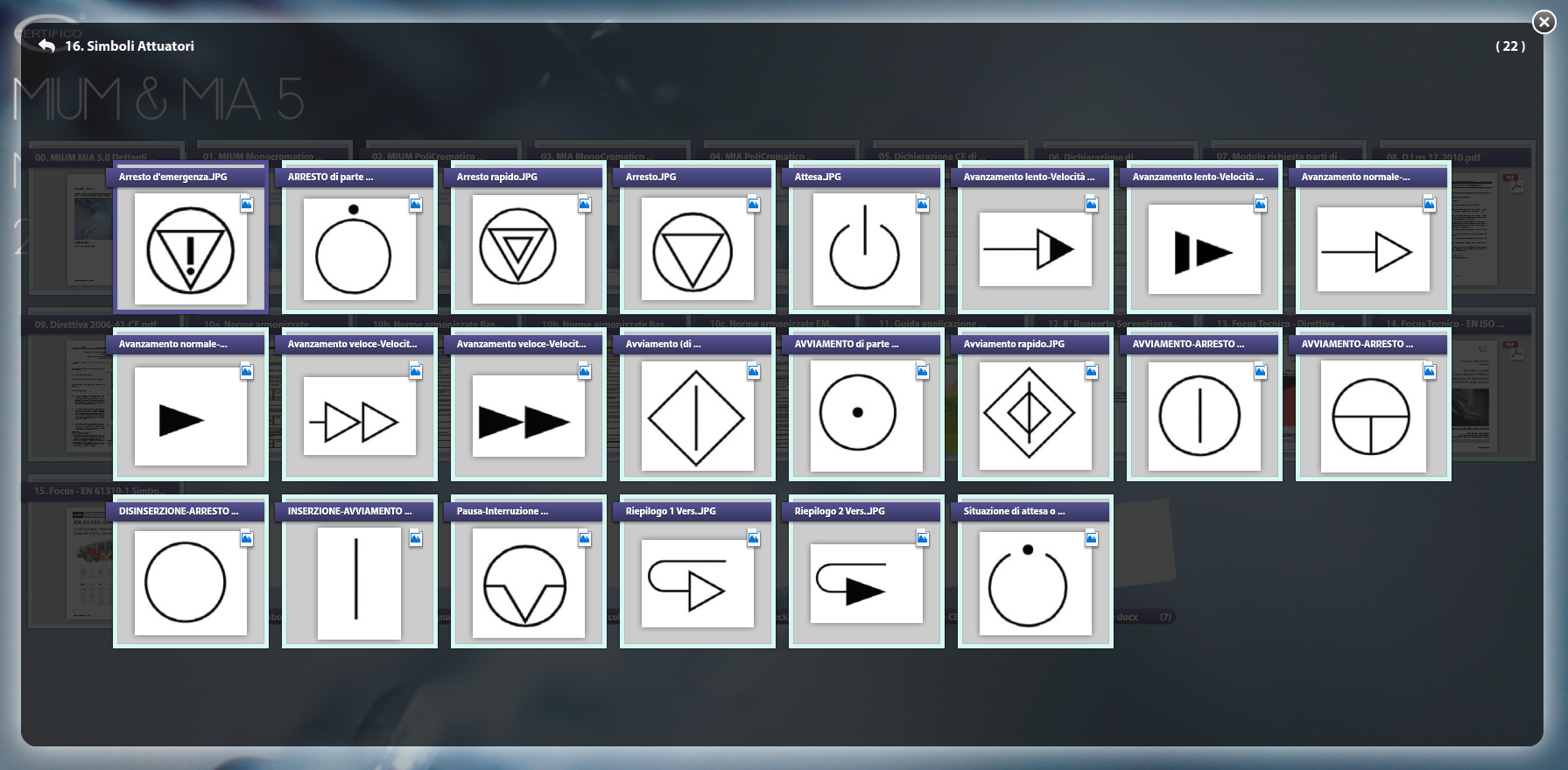Select the INSERZIONE-AVVIAMENTO vertical line image
This screenshot has height=770, width=1568.
click(359, 584)
